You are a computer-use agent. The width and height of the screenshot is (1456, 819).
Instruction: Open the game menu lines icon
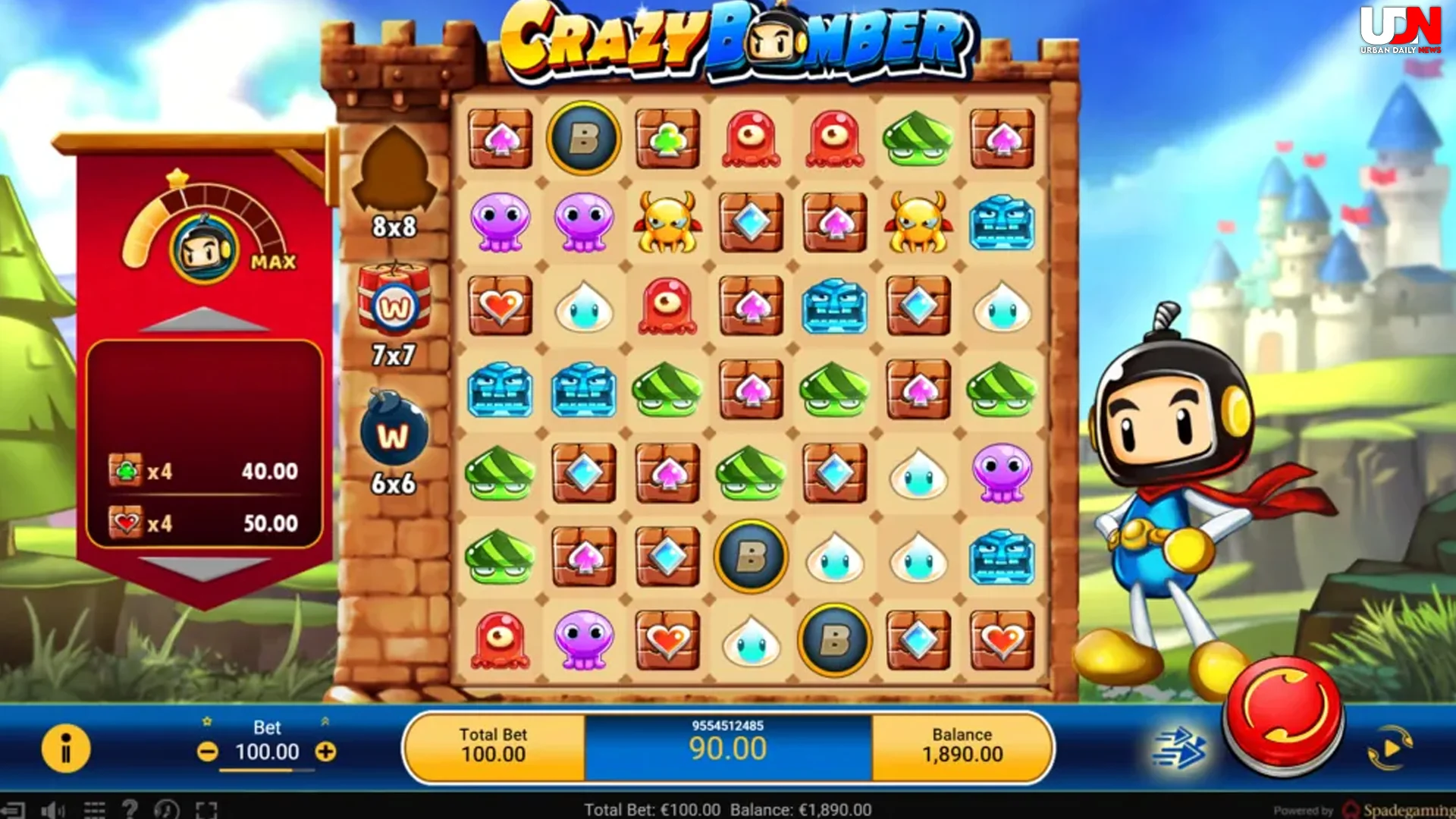click(x=95, y=809)
